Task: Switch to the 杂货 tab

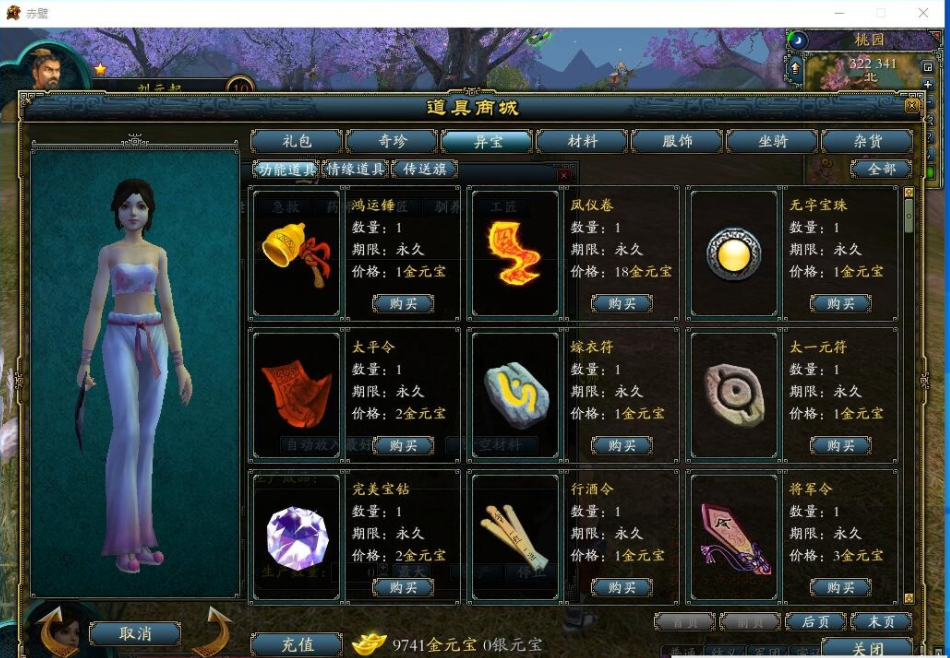Action: [866, 141]
